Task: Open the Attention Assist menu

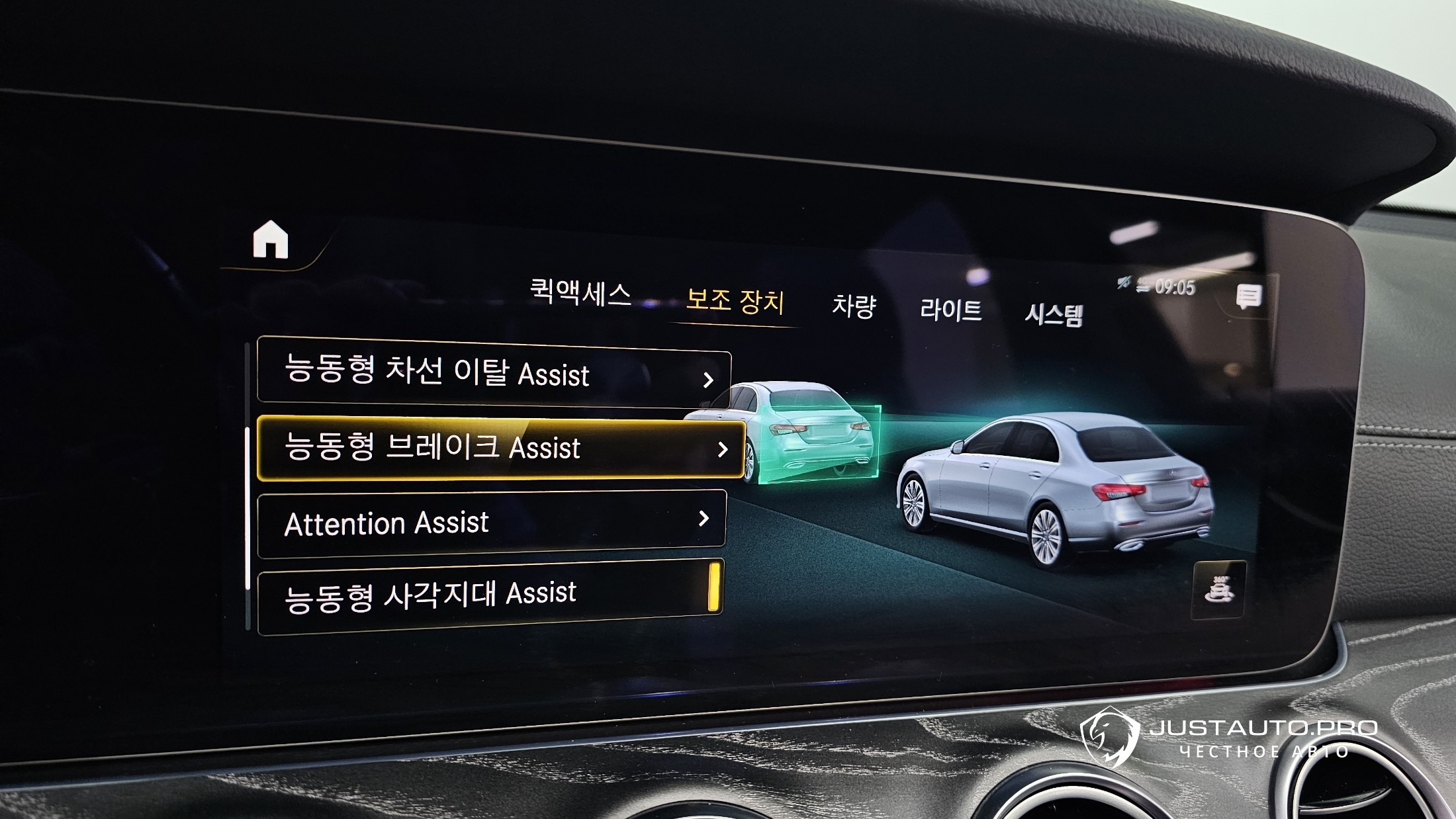Action: [x=491, y=522]
